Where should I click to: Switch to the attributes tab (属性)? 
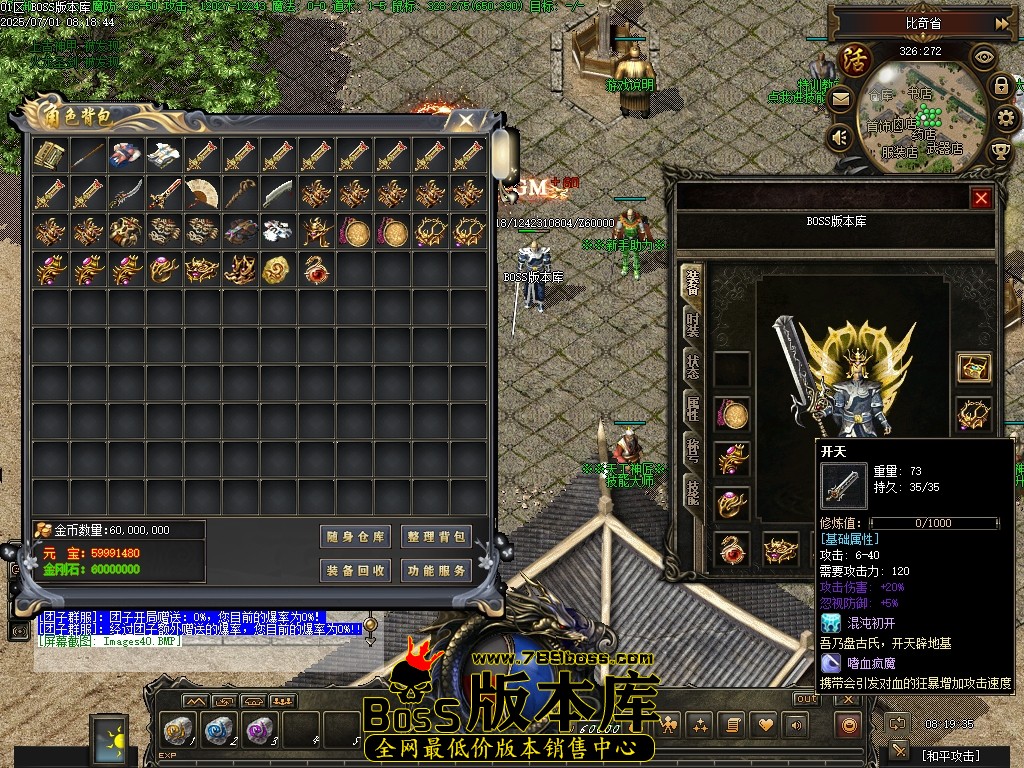tap(692, 408)
